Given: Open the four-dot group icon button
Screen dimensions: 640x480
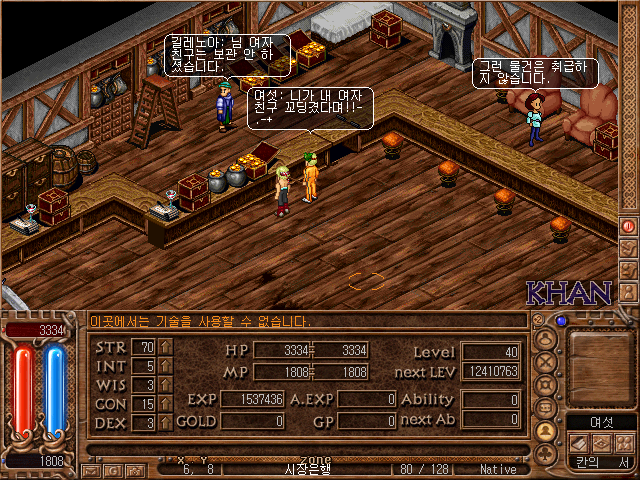Looking at the screenshot, I should point(623,442).
